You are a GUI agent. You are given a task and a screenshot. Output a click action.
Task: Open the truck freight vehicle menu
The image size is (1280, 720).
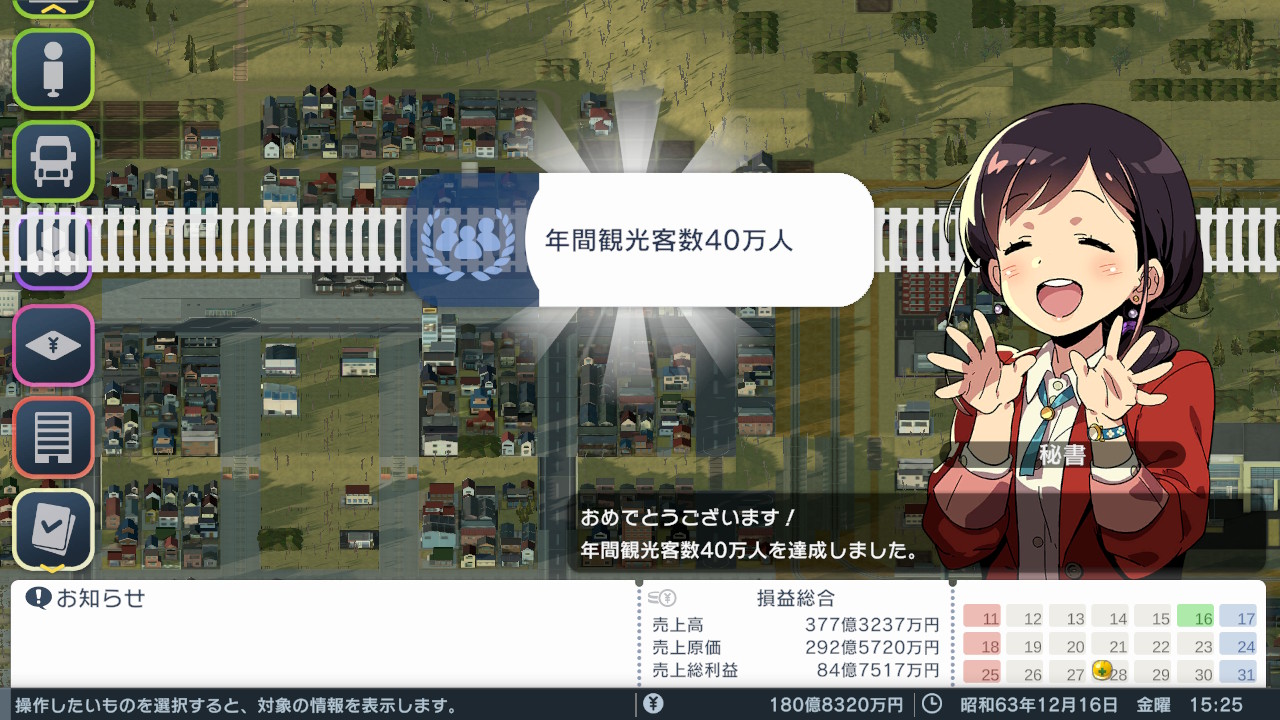53,159
